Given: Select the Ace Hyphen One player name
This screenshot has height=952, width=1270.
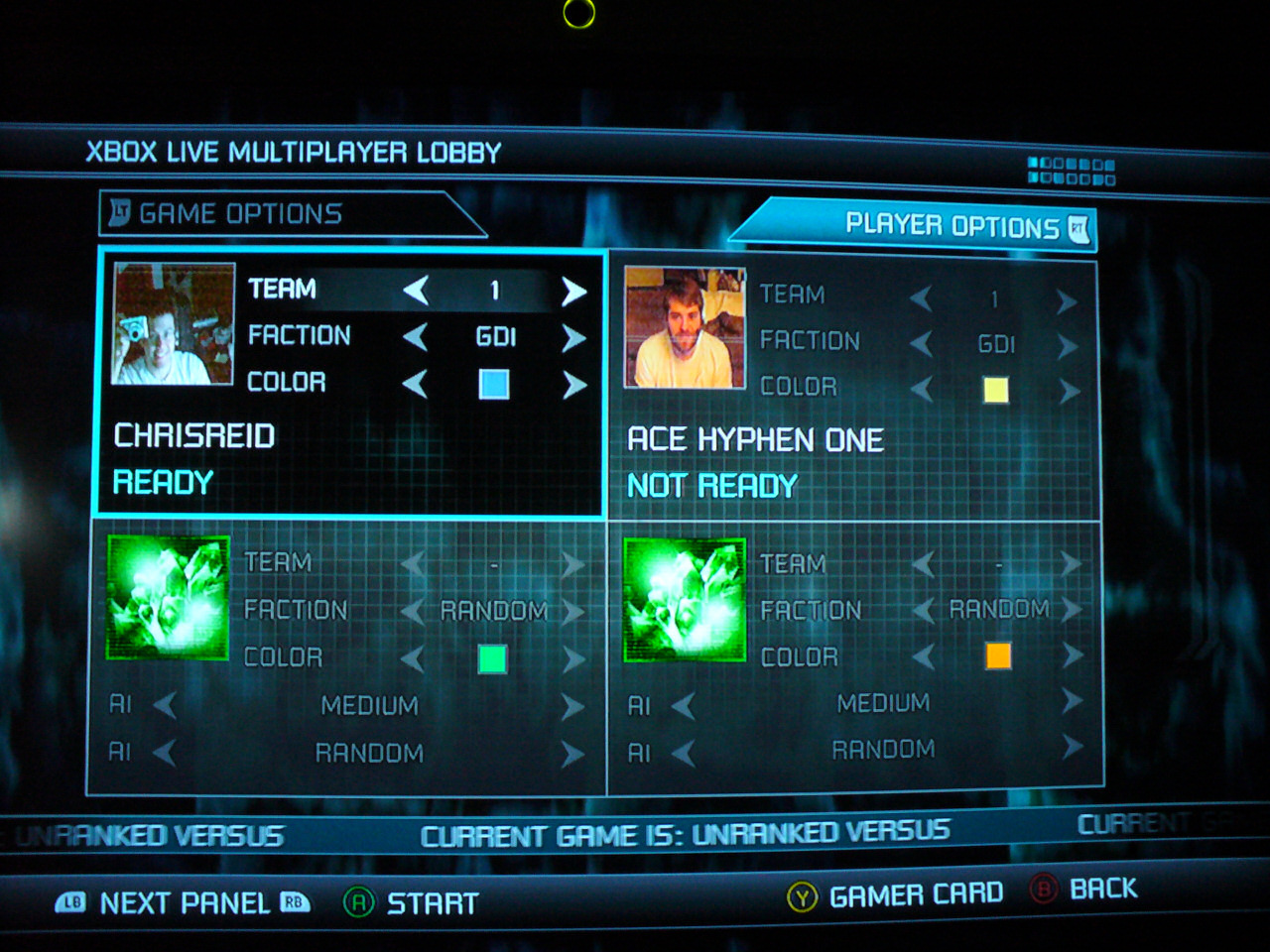Looking at the screenshot, I should (755, 439).
